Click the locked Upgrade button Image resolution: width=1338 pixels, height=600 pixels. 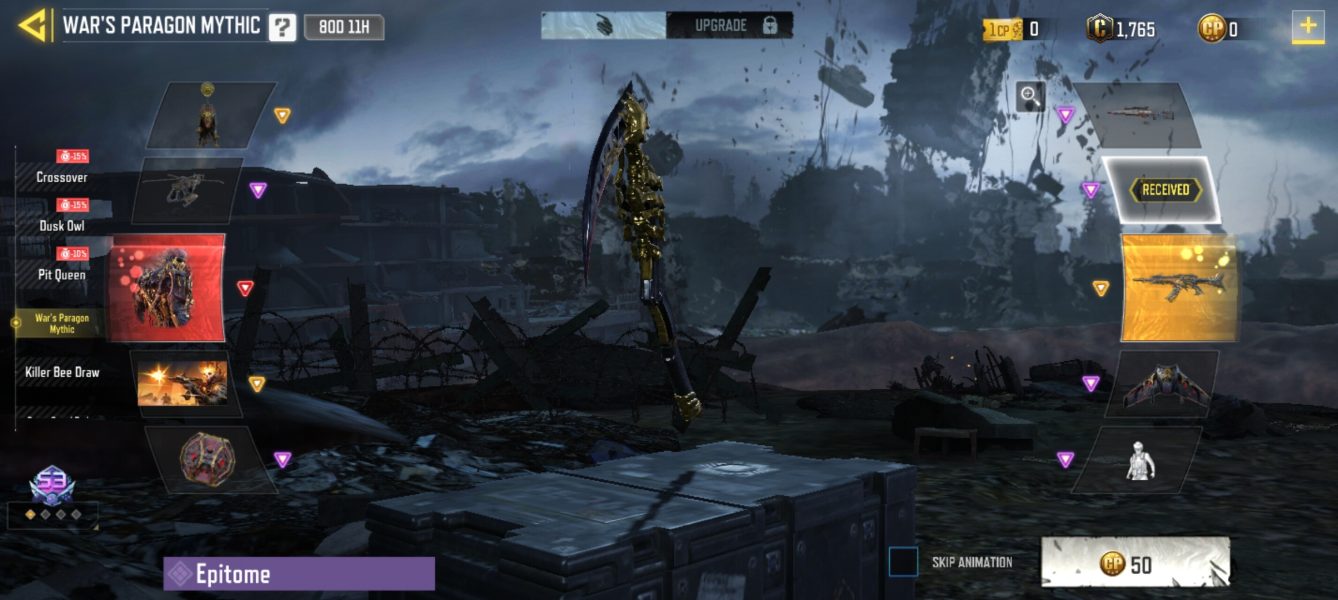pyautogui.click(x=730, y=26)
